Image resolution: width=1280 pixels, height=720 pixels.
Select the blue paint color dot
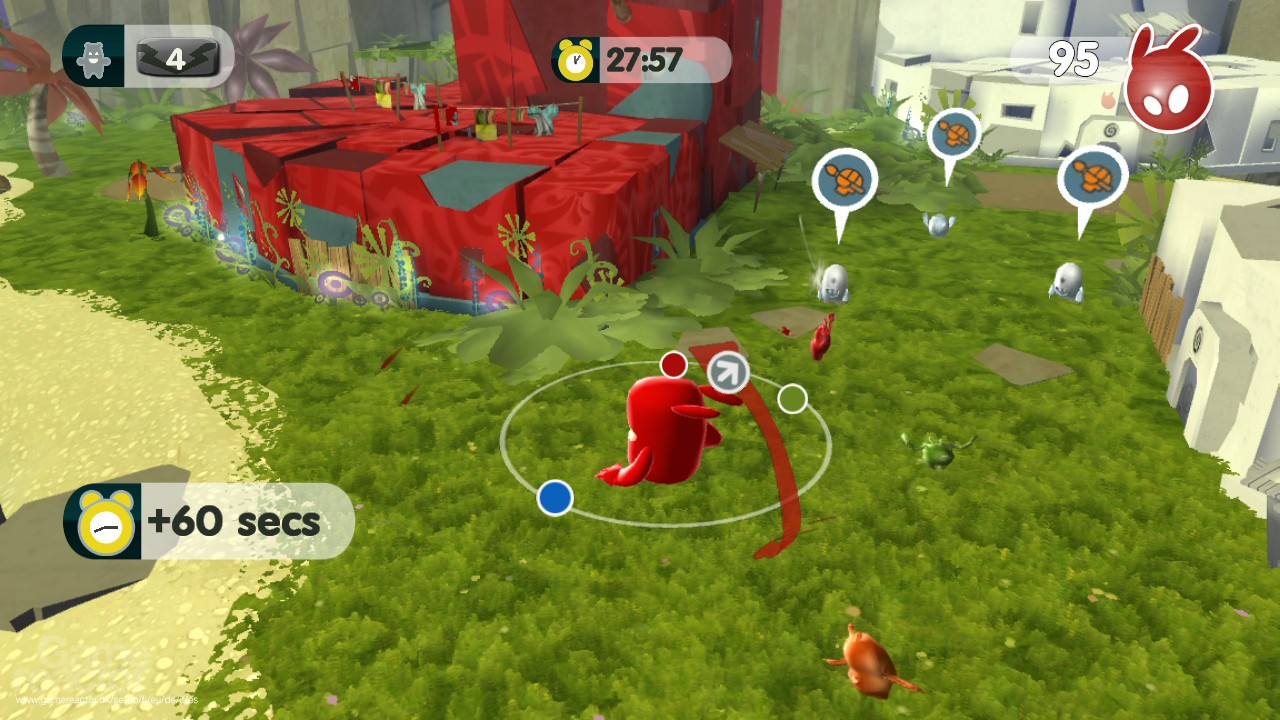pyautogui.click(x=555, y=497)
